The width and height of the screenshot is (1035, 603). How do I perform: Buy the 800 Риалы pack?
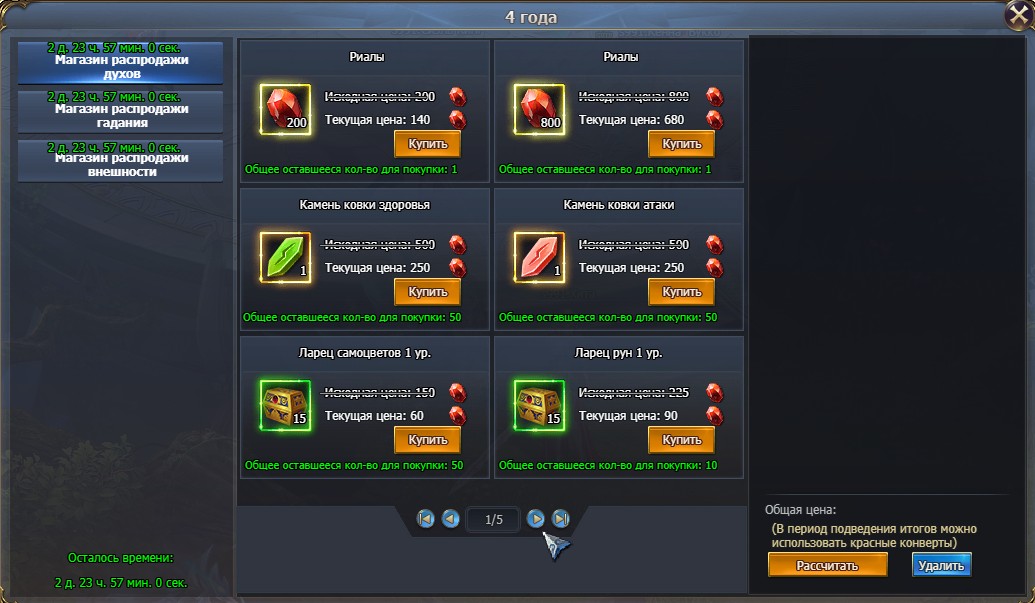click(681, 144)
